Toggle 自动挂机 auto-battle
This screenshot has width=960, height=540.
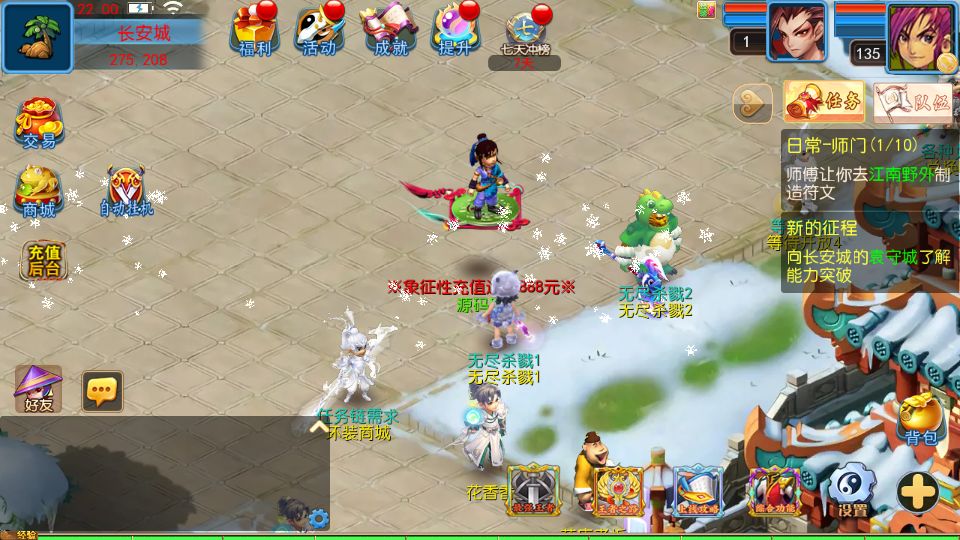(126, 192)
